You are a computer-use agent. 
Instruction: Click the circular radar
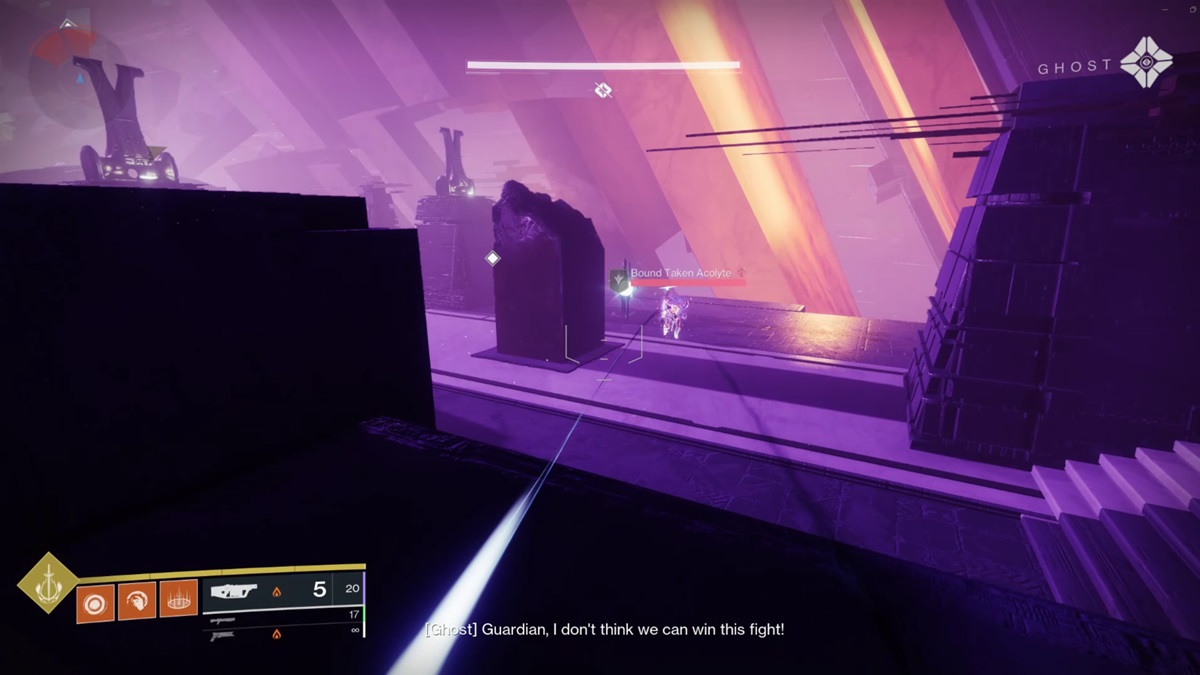tap(72, 68)
